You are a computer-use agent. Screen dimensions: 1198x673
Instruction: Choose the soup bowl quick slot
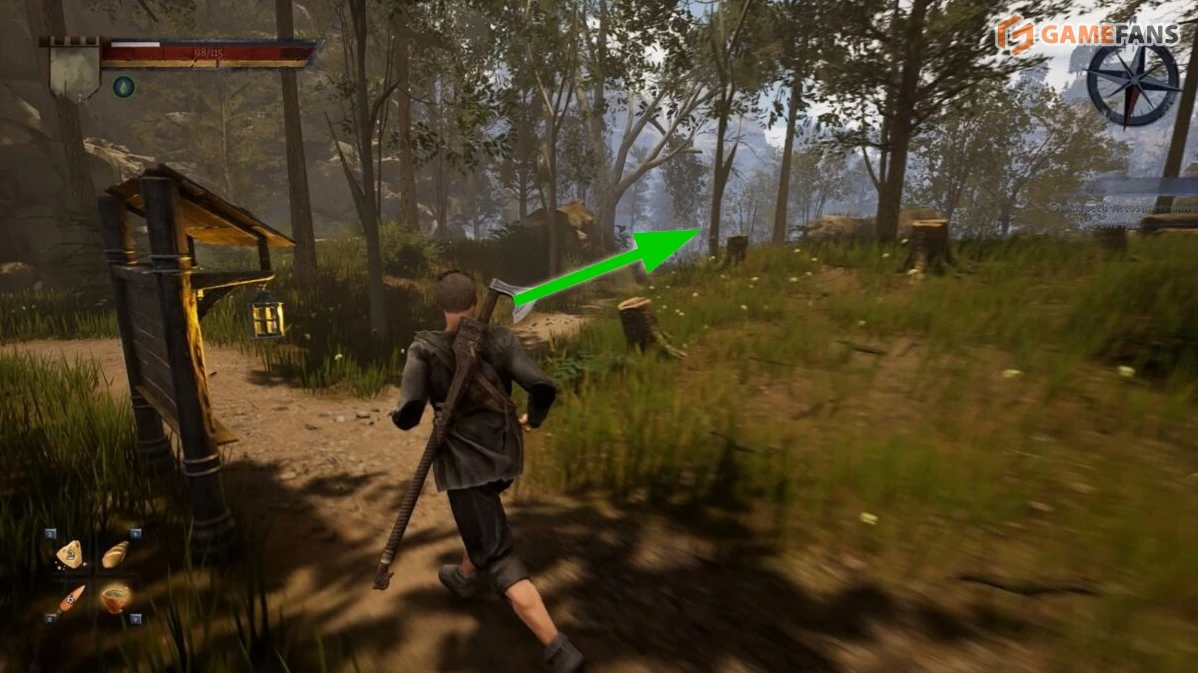click(115, 597)
